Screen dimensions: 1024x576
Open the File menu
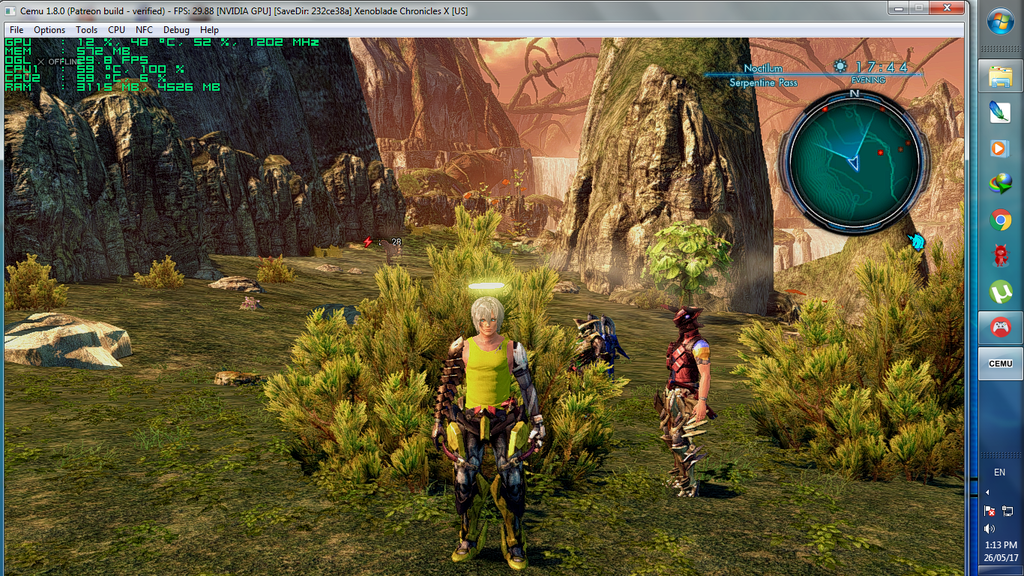point(17,30)
